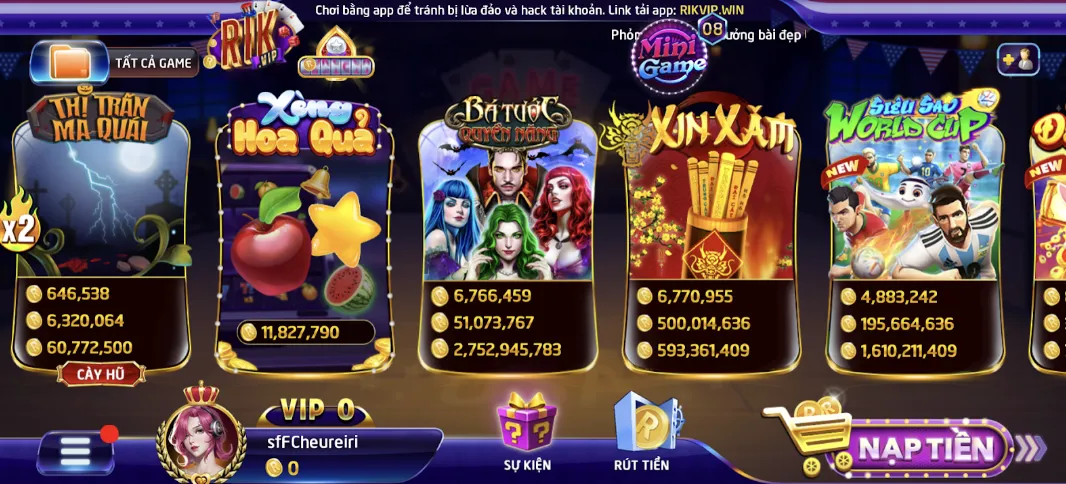Open the slot machine jackpot icon
This screenshot has width=1066, height=484.
(336, 54)
